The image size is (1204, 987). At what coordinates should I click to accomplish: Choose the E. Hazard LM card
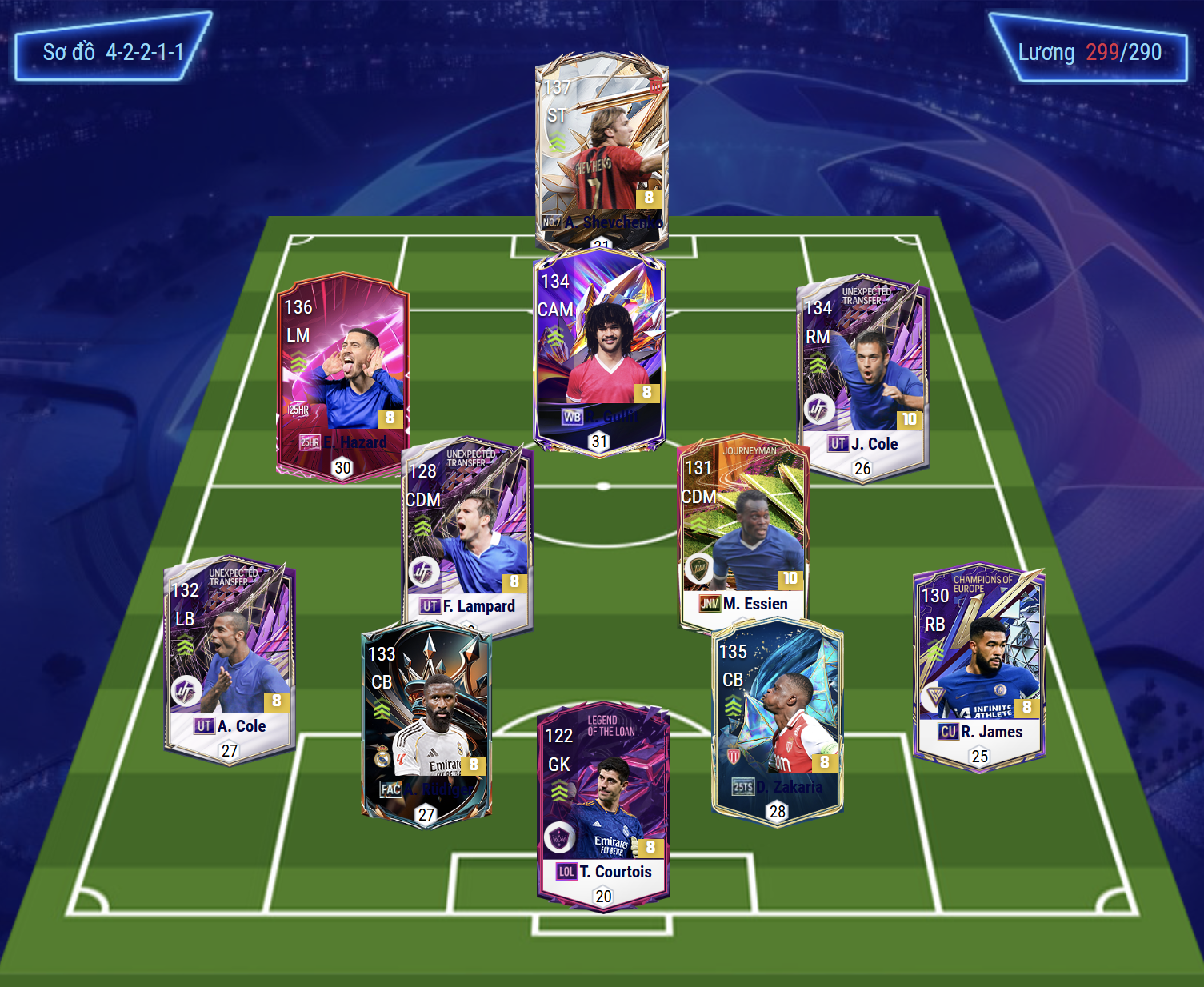(x=342, y=376)
